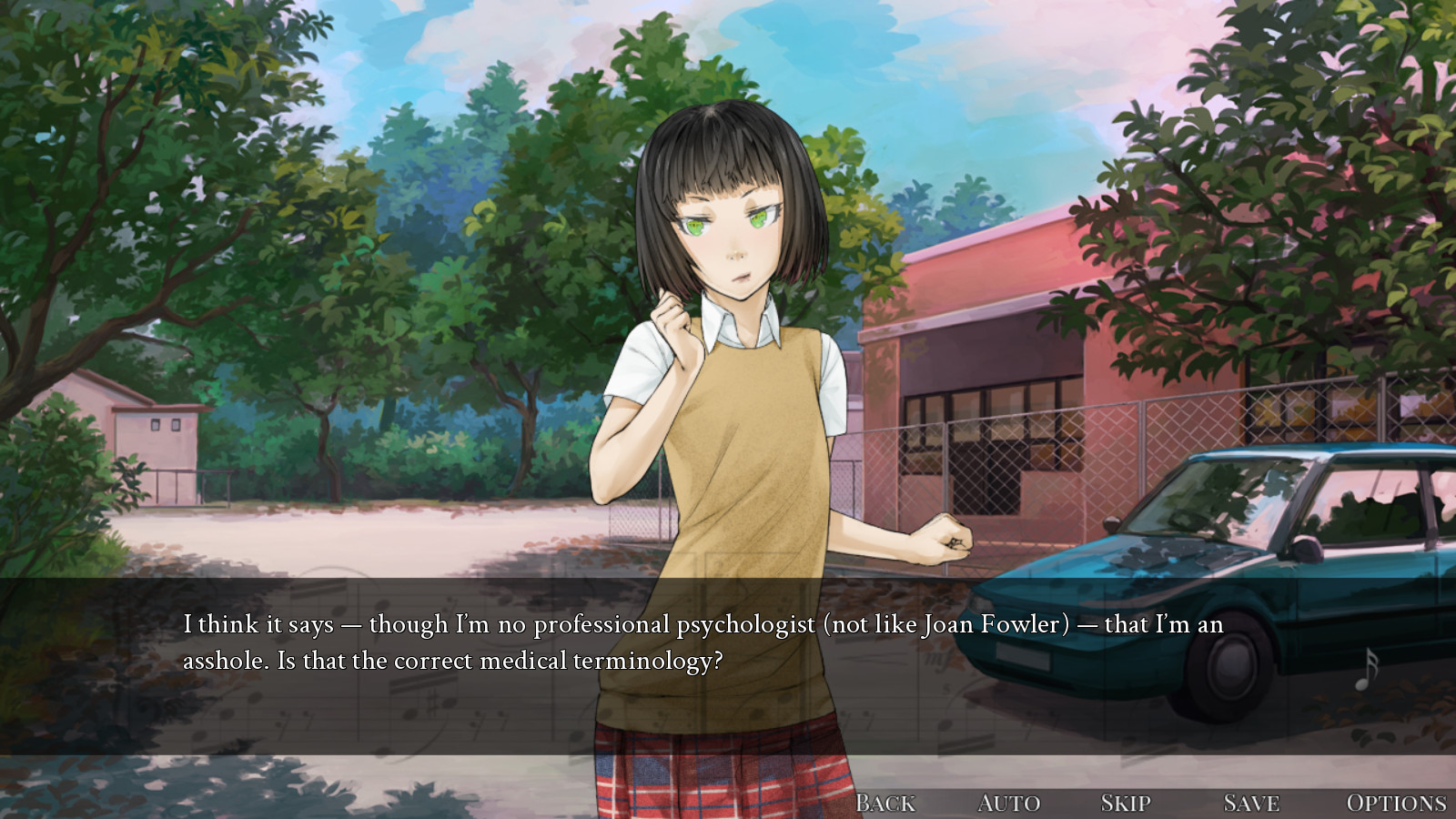Enable Auto text advance
The height and width of the screenshot is (819, 1456).
coord(1008,803)
